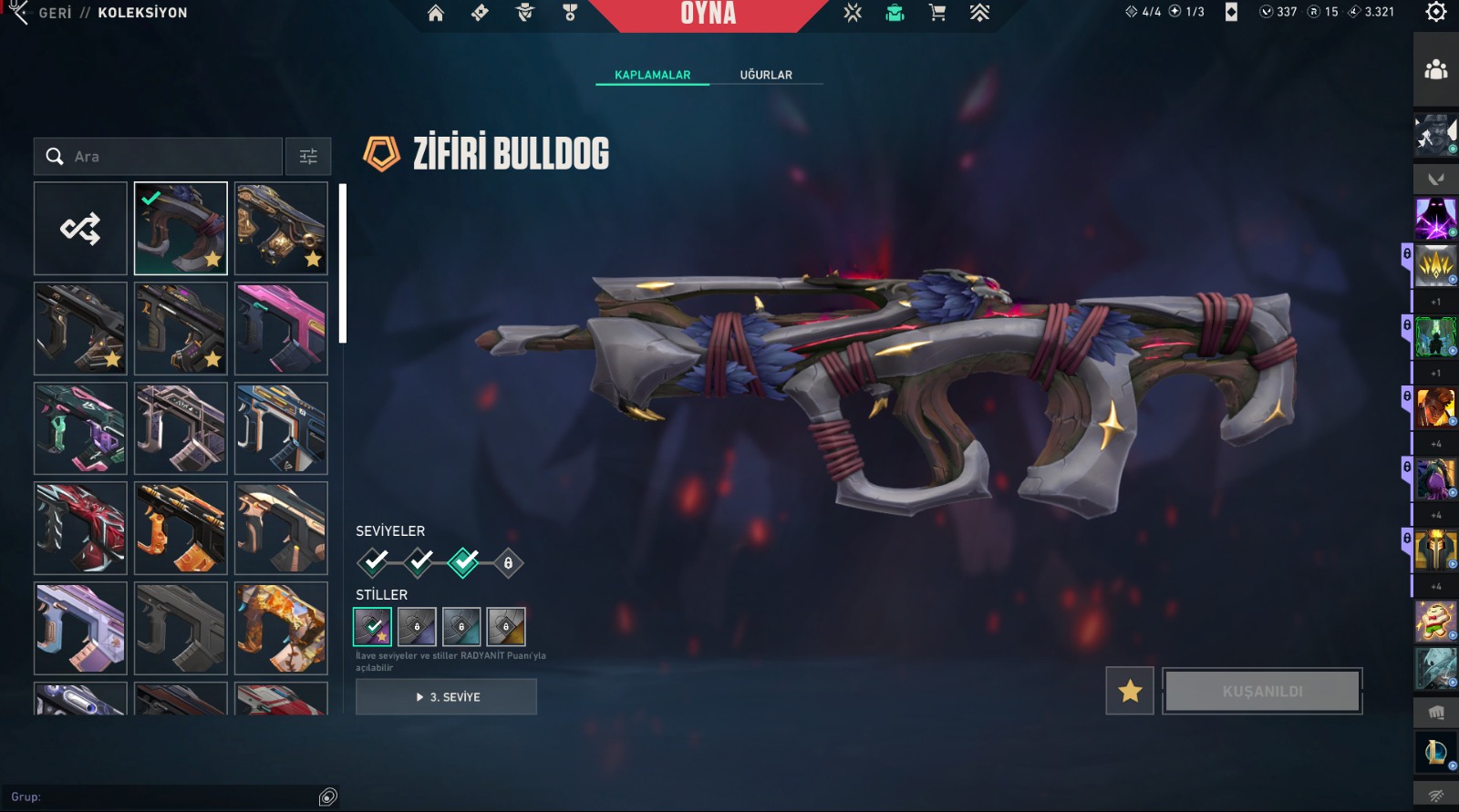Click the KUŞANILDI equip button
The image size is (1459, 812).
point(1262,691)
